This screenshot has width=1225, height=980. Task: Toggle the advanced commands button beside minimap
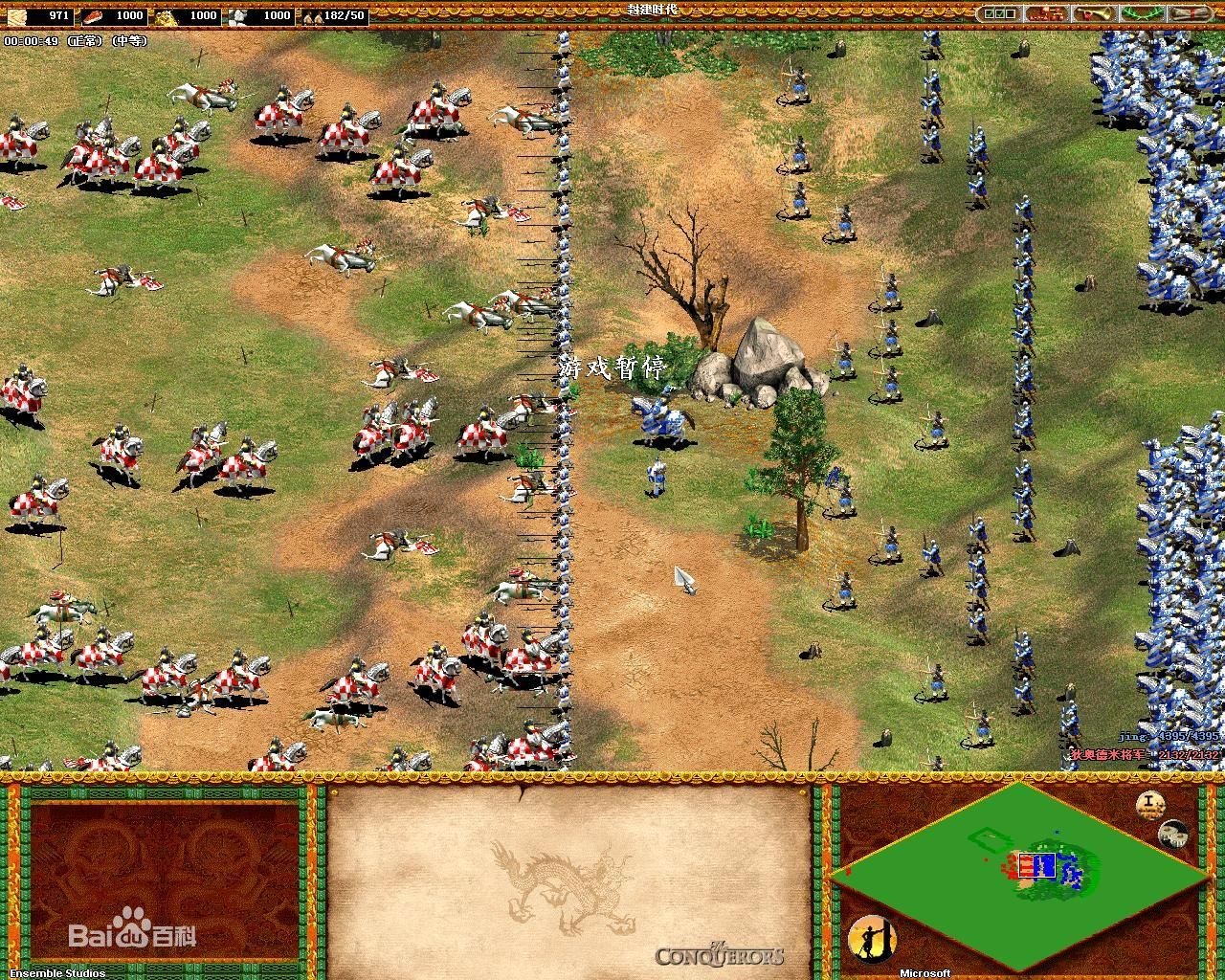[1150, 804]
